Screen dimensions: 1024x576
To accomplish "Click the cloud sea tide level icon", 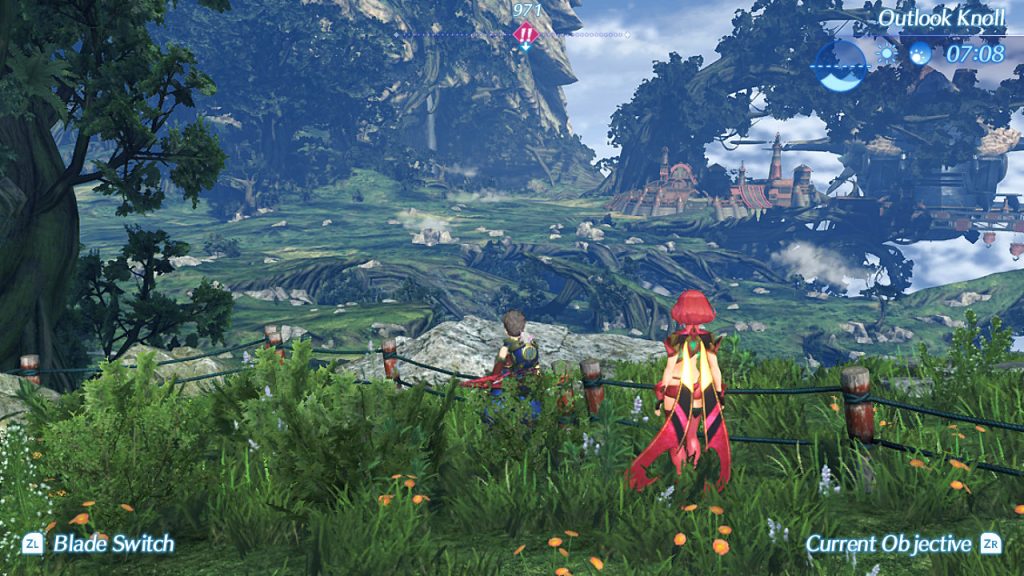I will click(x=841, y=63).
